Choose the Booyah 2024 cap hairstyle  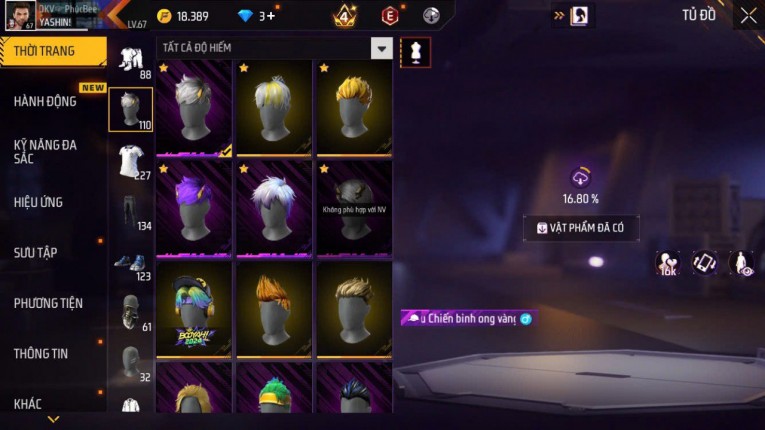tap(193, 308)
